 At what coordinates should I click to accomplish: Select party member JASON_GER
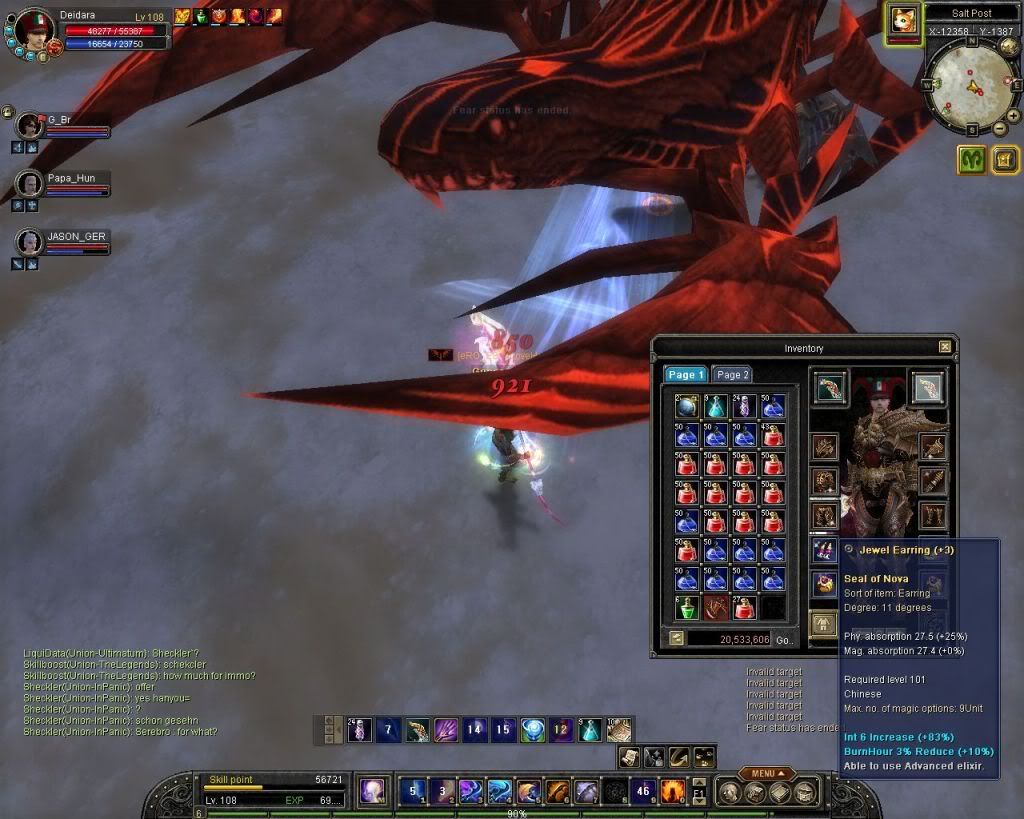coord(30,242)
